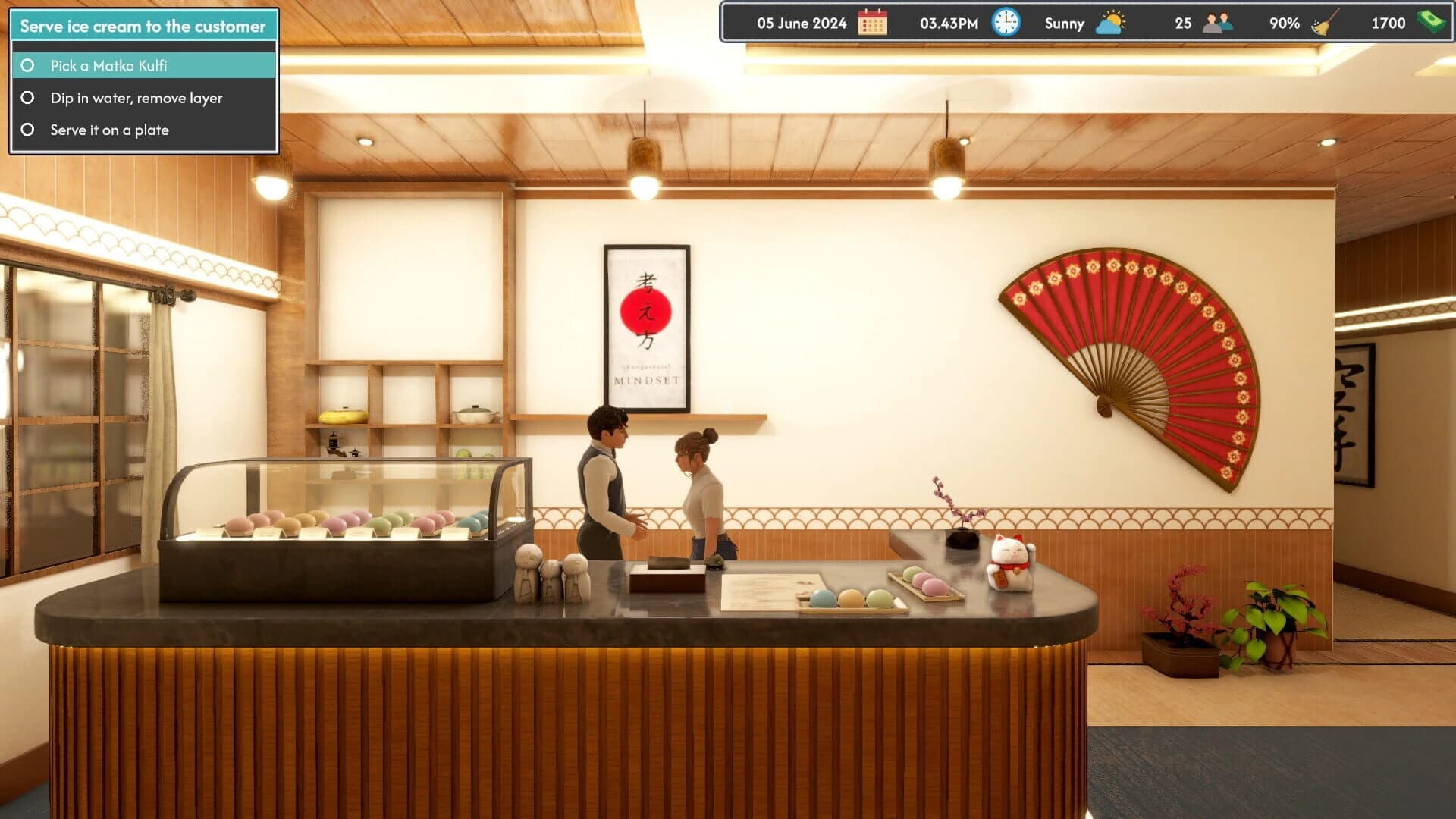The width and height of the screenshot is (1456, 819).
Task: Click the cash icon next to 1700
Action: [x=1429, y=23]
